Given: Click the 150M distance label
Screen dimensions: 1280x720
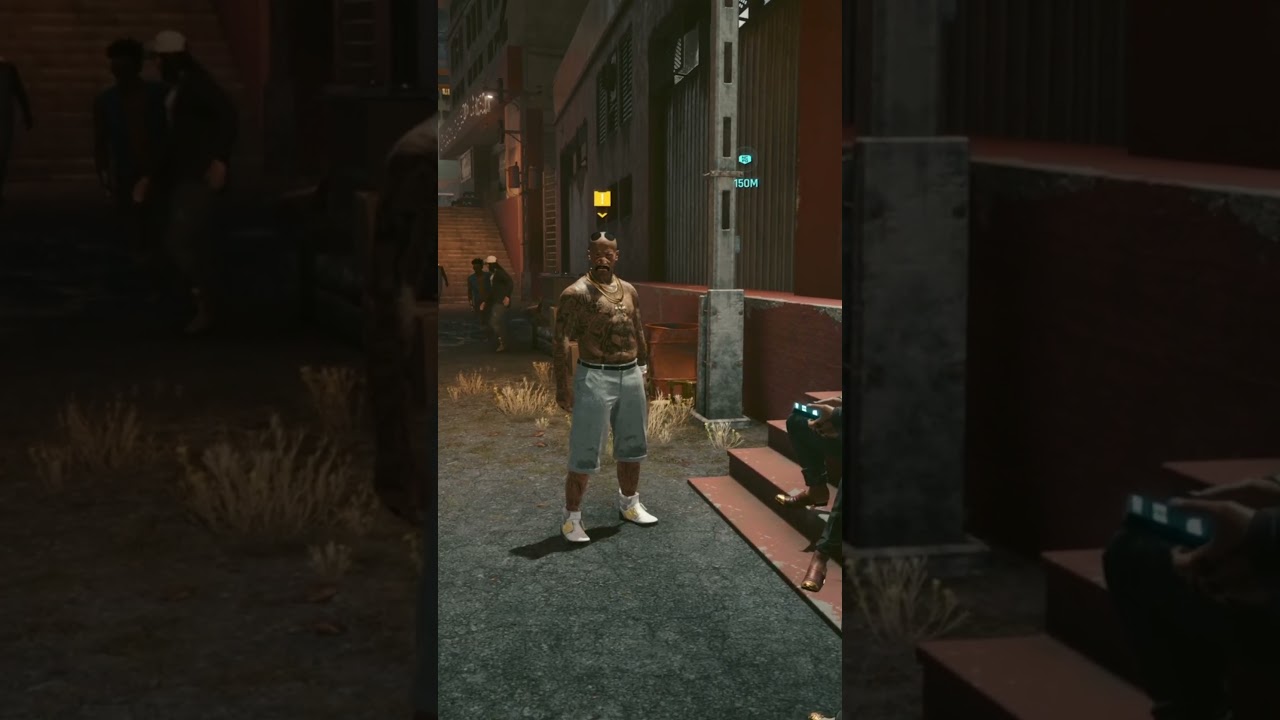Looking at the screenshot, I should click(745, 183).
